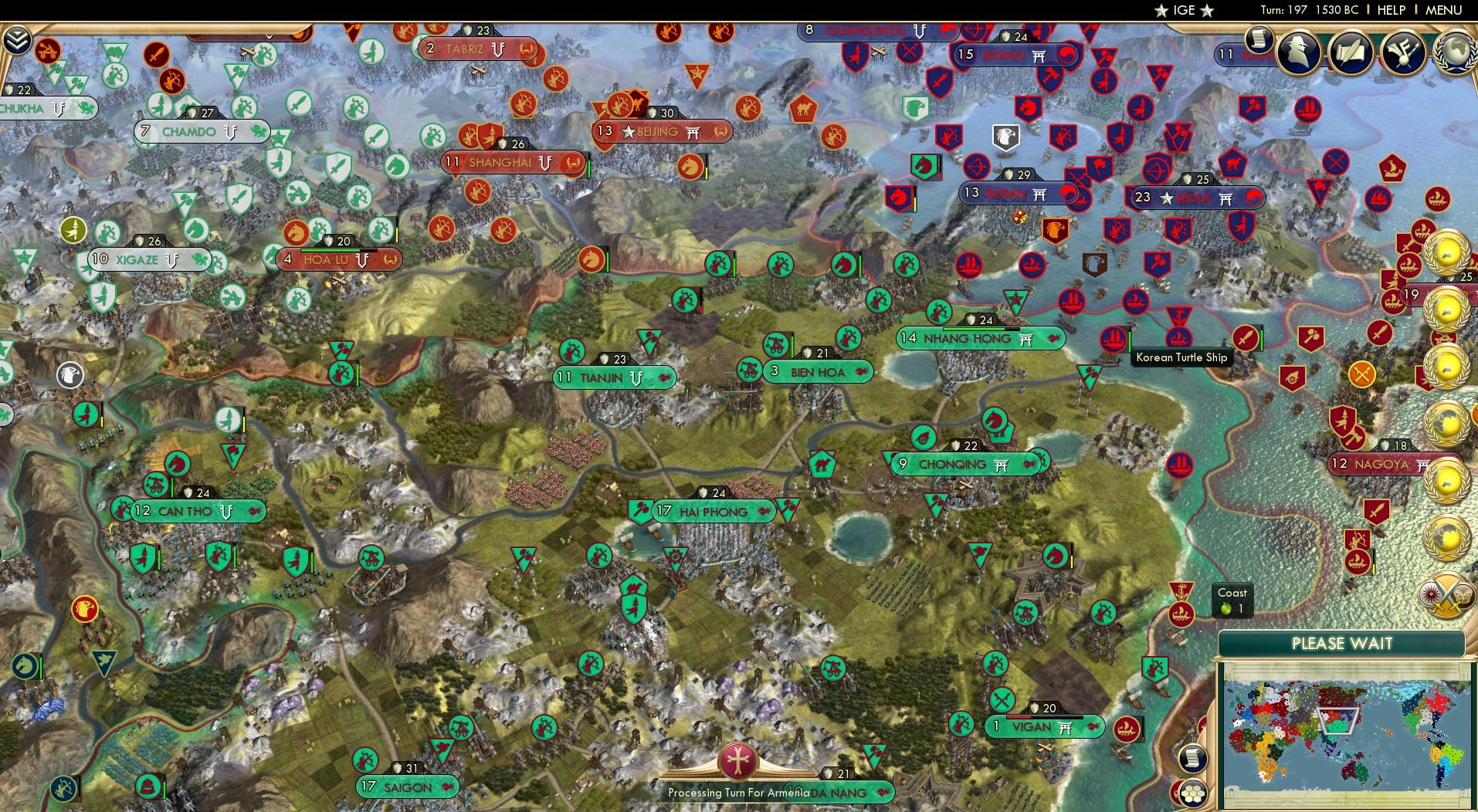Toggle strategic view with the hexagon button
This screenshot has width=1478, height=812.
1192,792
